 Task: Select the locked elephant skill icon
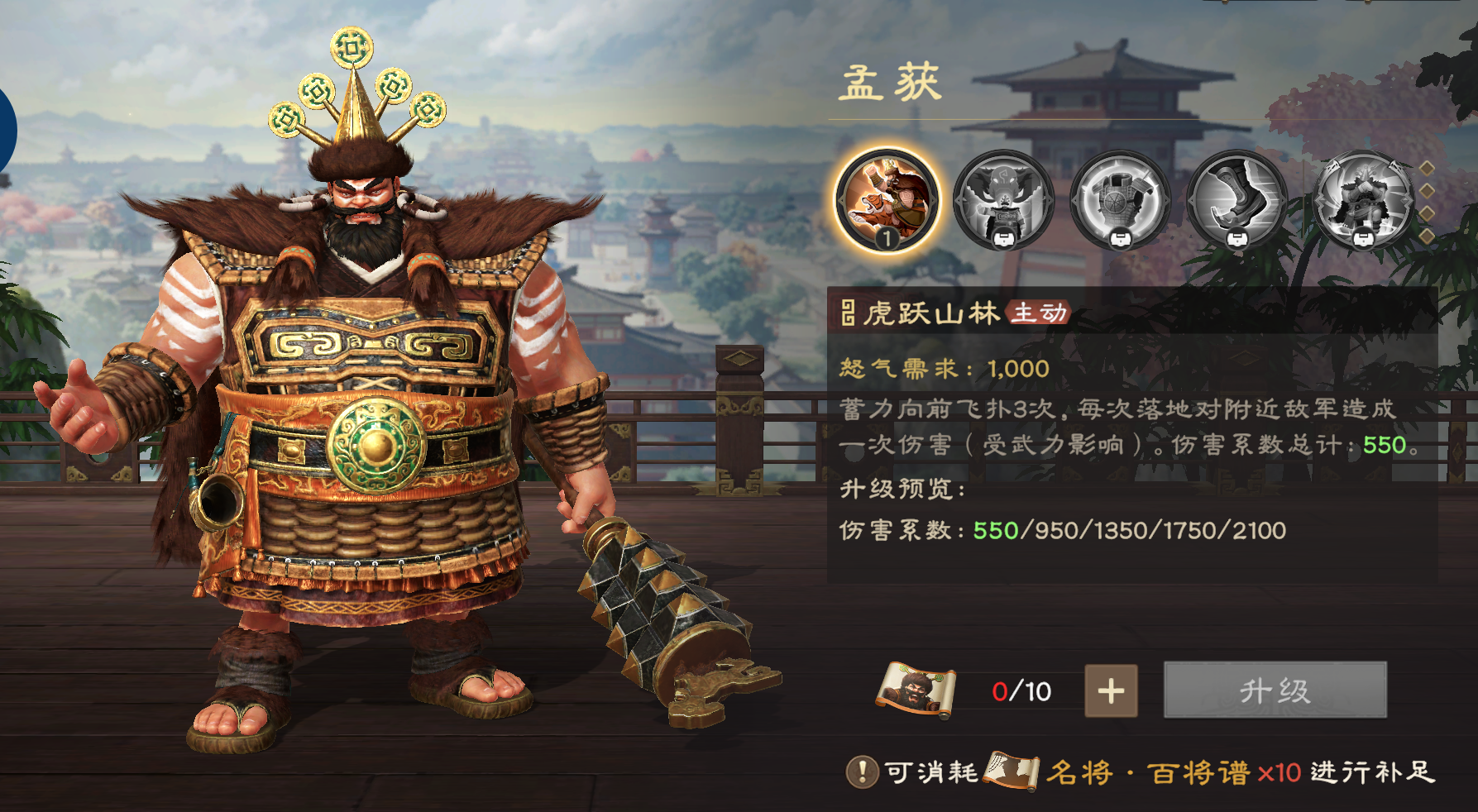pos(1003,198)
